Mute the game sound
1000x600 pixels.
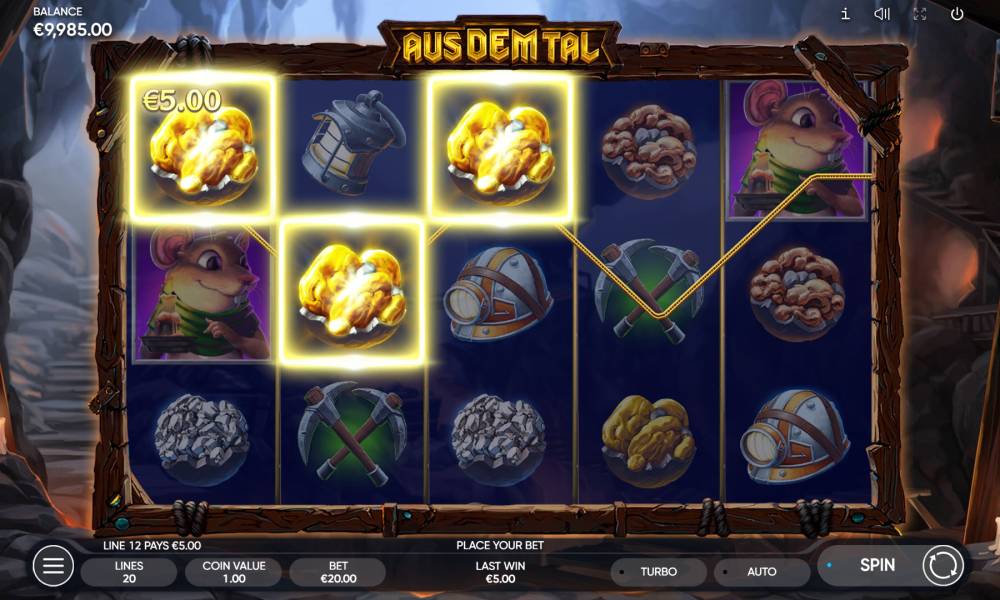[x=882, y=14]
